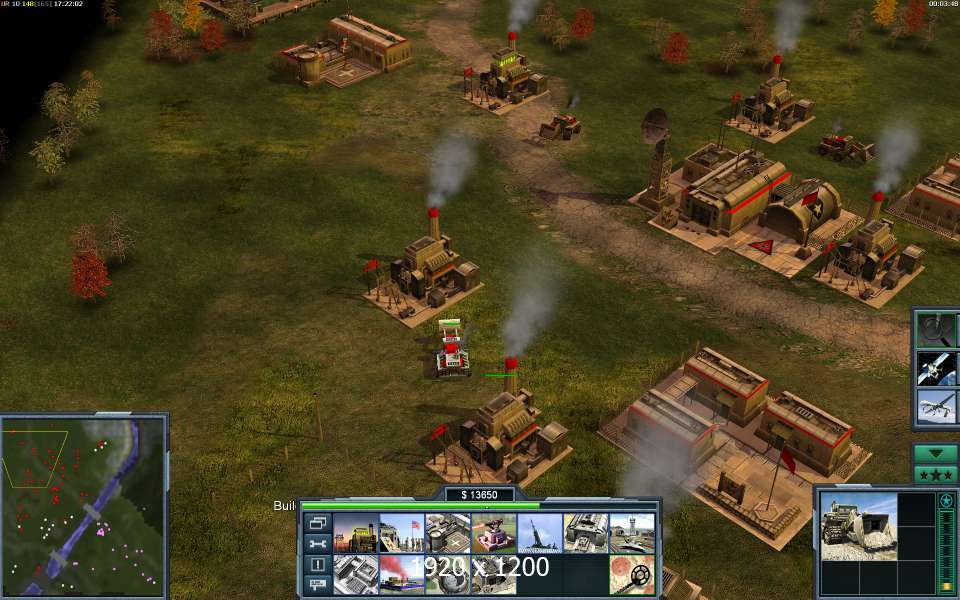The height and width of the screenshot is (600, 960).
Task: Launch the spy drone power
Action: (937, 406)
